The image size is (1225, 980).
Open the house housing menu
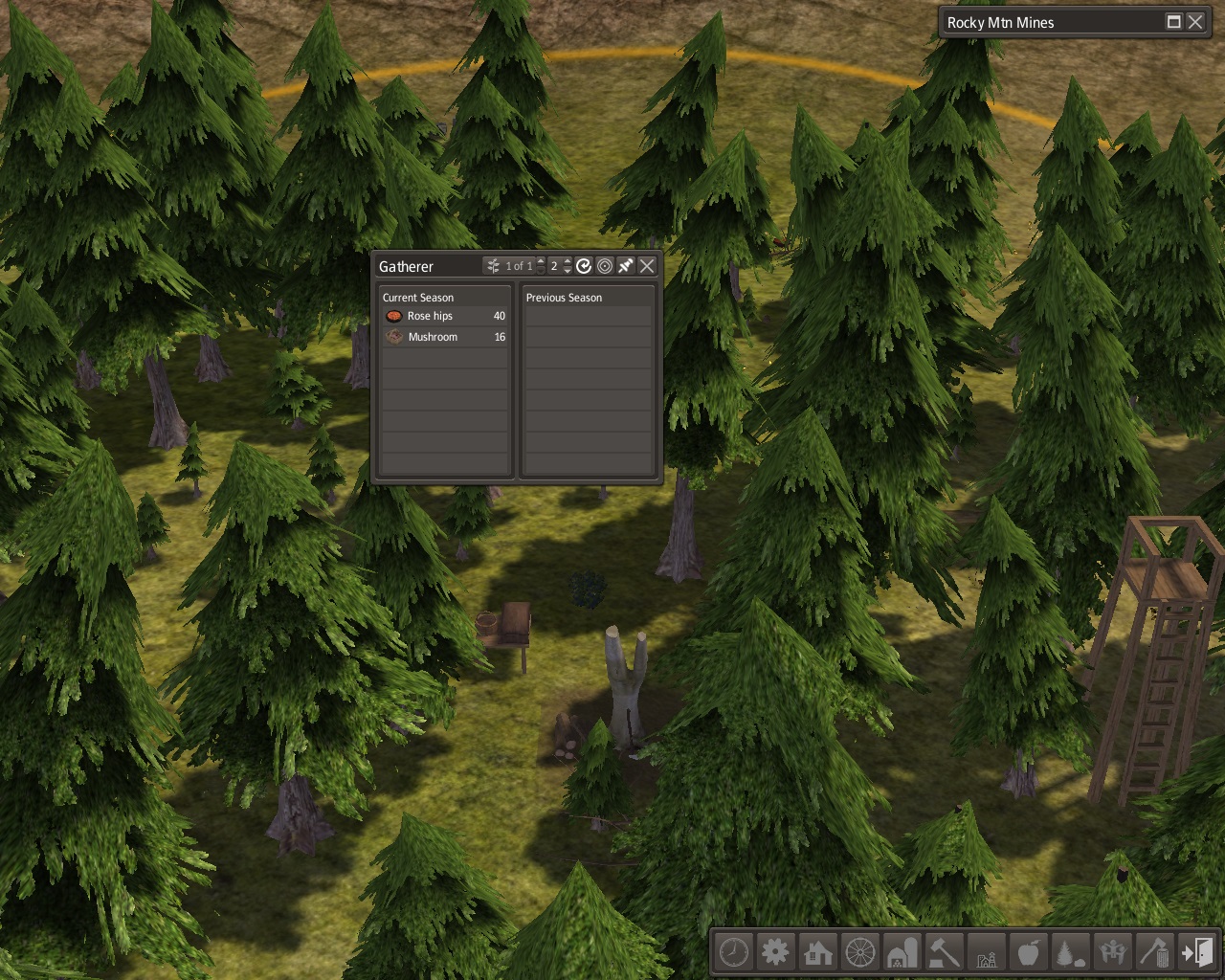[818, 953]
